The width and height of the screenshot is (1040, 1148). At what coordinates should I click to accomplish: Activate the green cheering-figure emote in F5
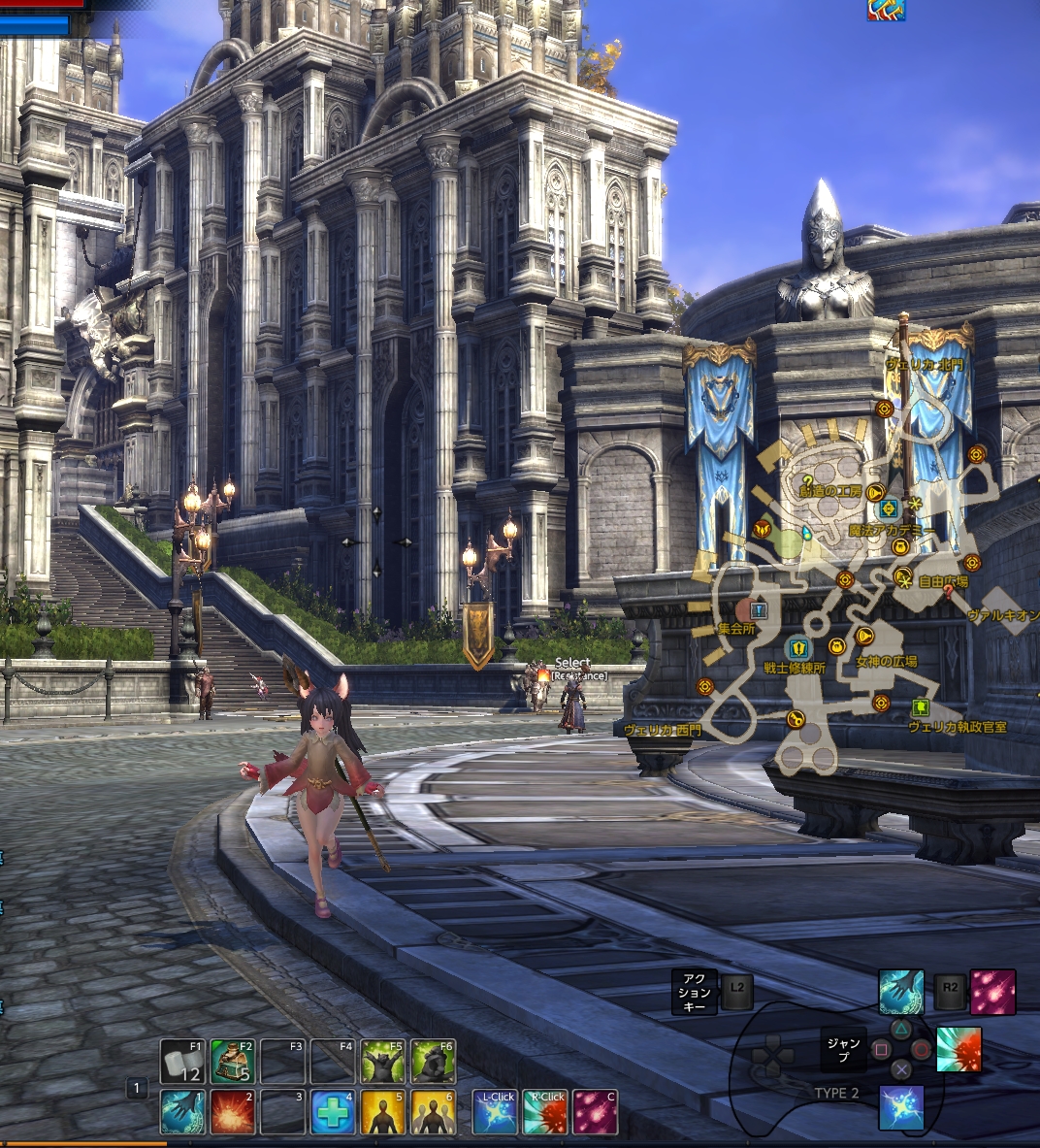click(383, 1062)
